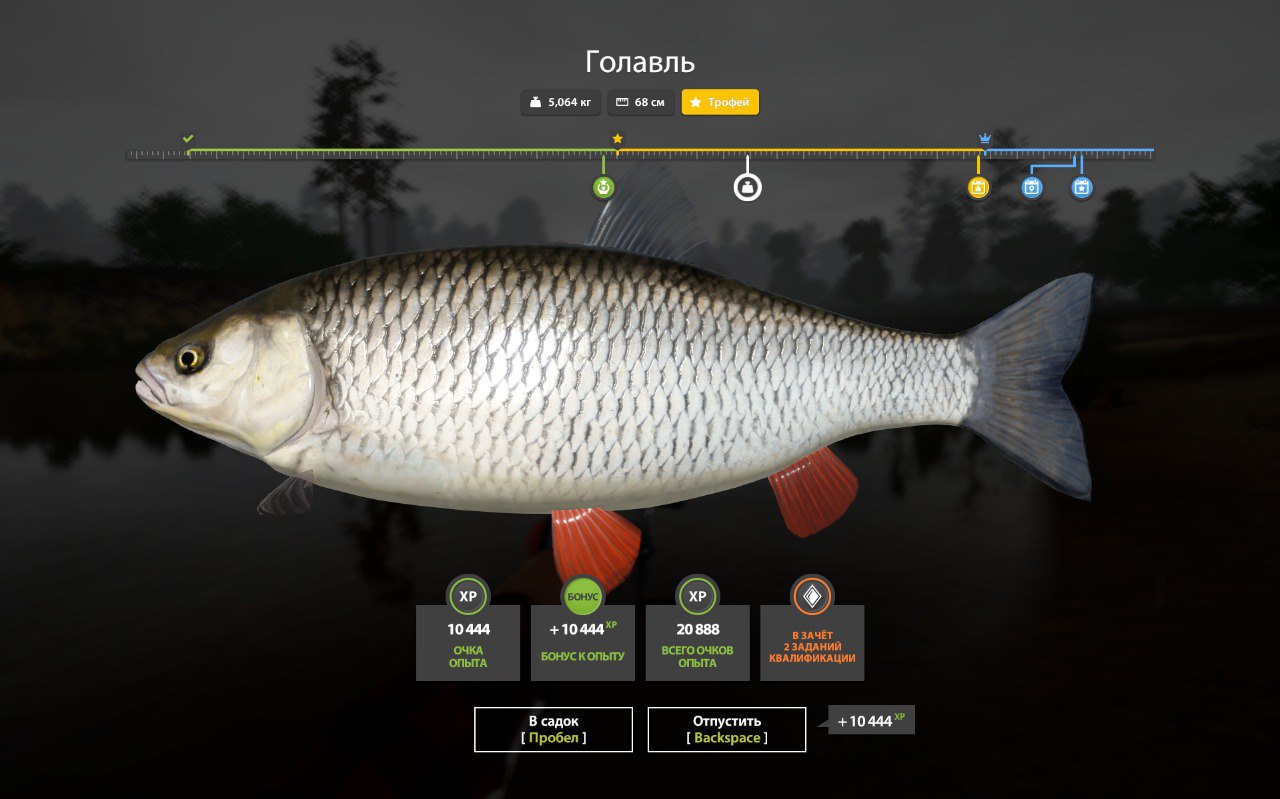The width and height of the screenshot is (1280, 799).
Task: Select the green circular marker on the scale
Action: point(603,187)
